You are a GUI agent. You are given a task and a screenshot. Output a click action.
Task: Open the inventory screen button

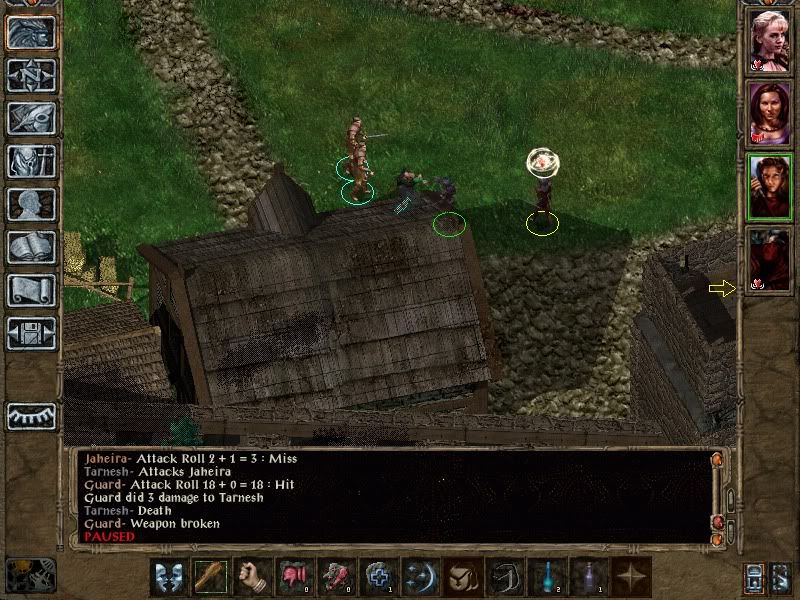coord(31,161)
